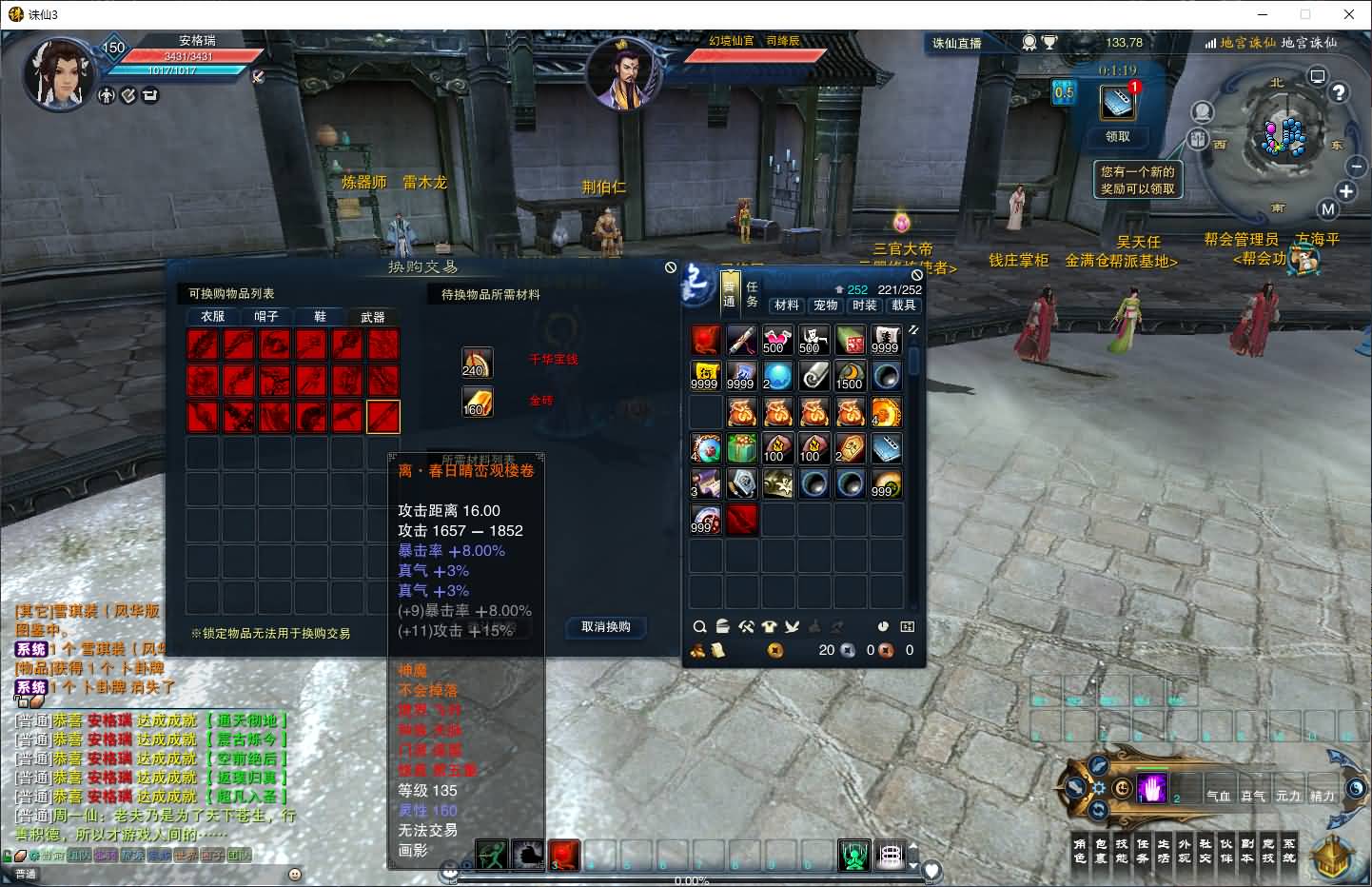Close the 换购交易 exchange window
1372x887 pixels.
pos(671,268)
